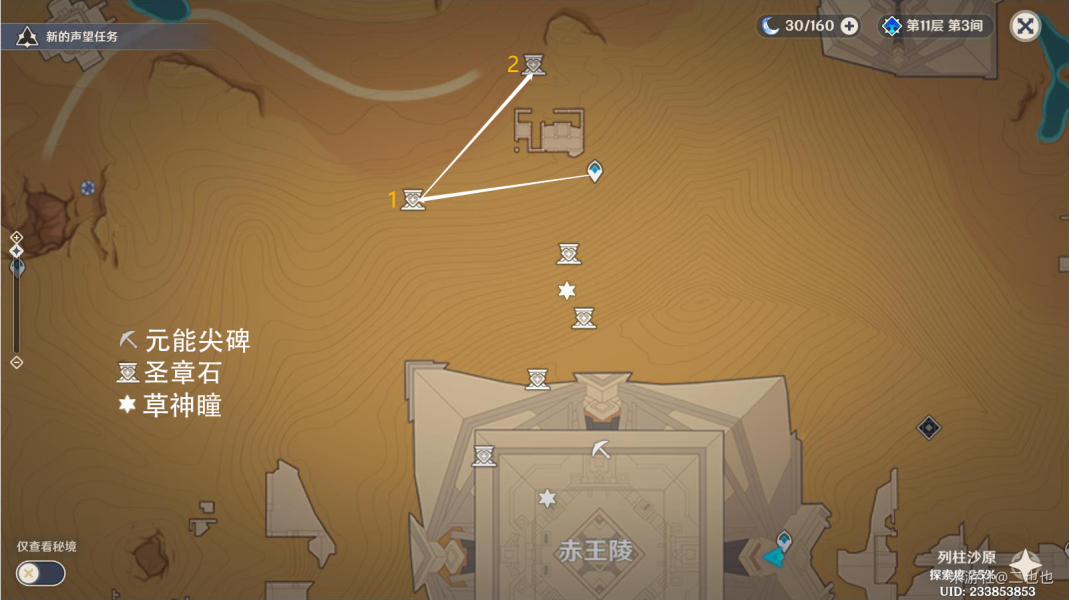Select the teleport waypoint beside the ruins
Screen dimensions: 1069x600
[x=595, y=171]
